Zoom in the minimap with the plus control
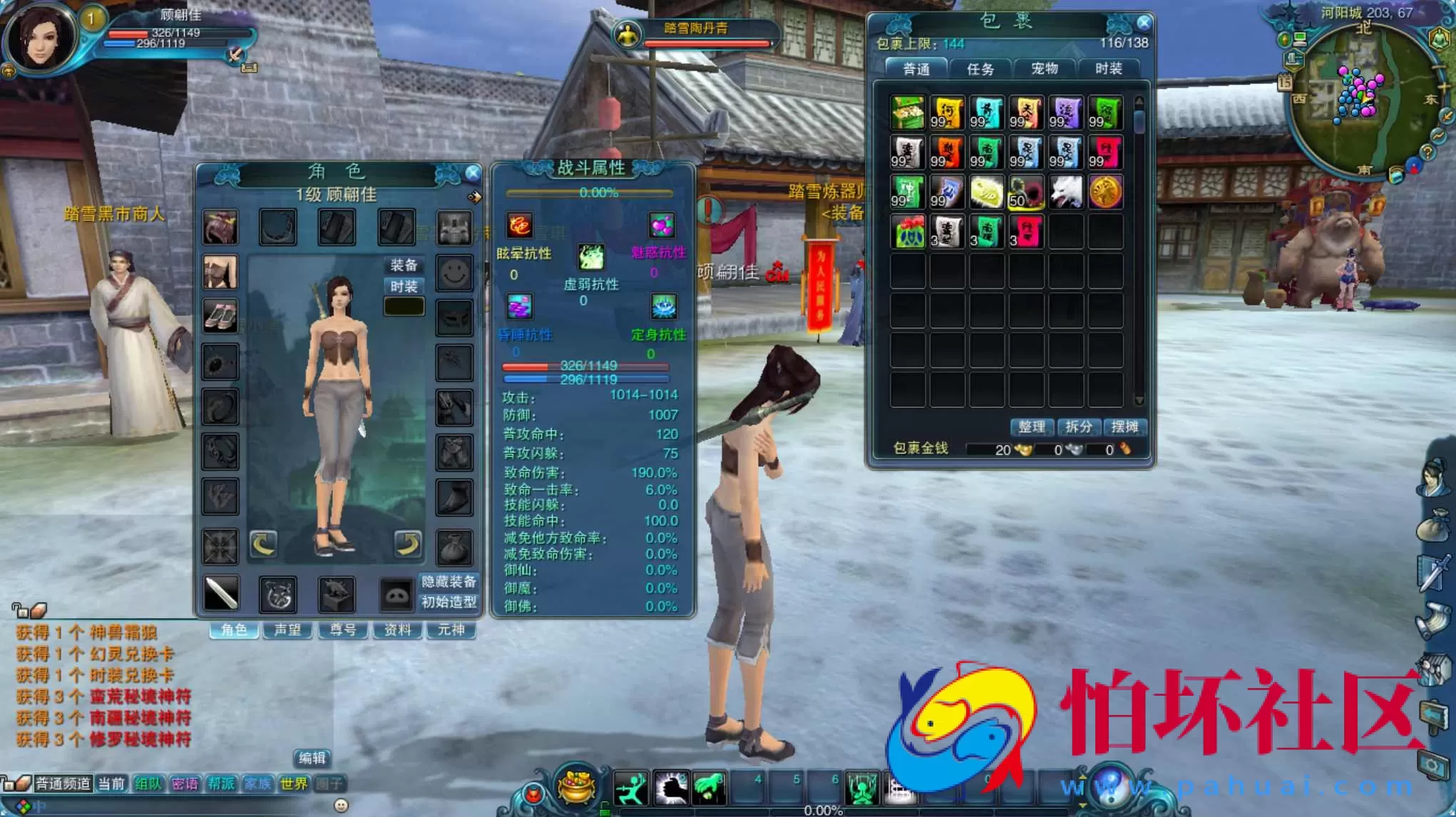 [1443, 87]
